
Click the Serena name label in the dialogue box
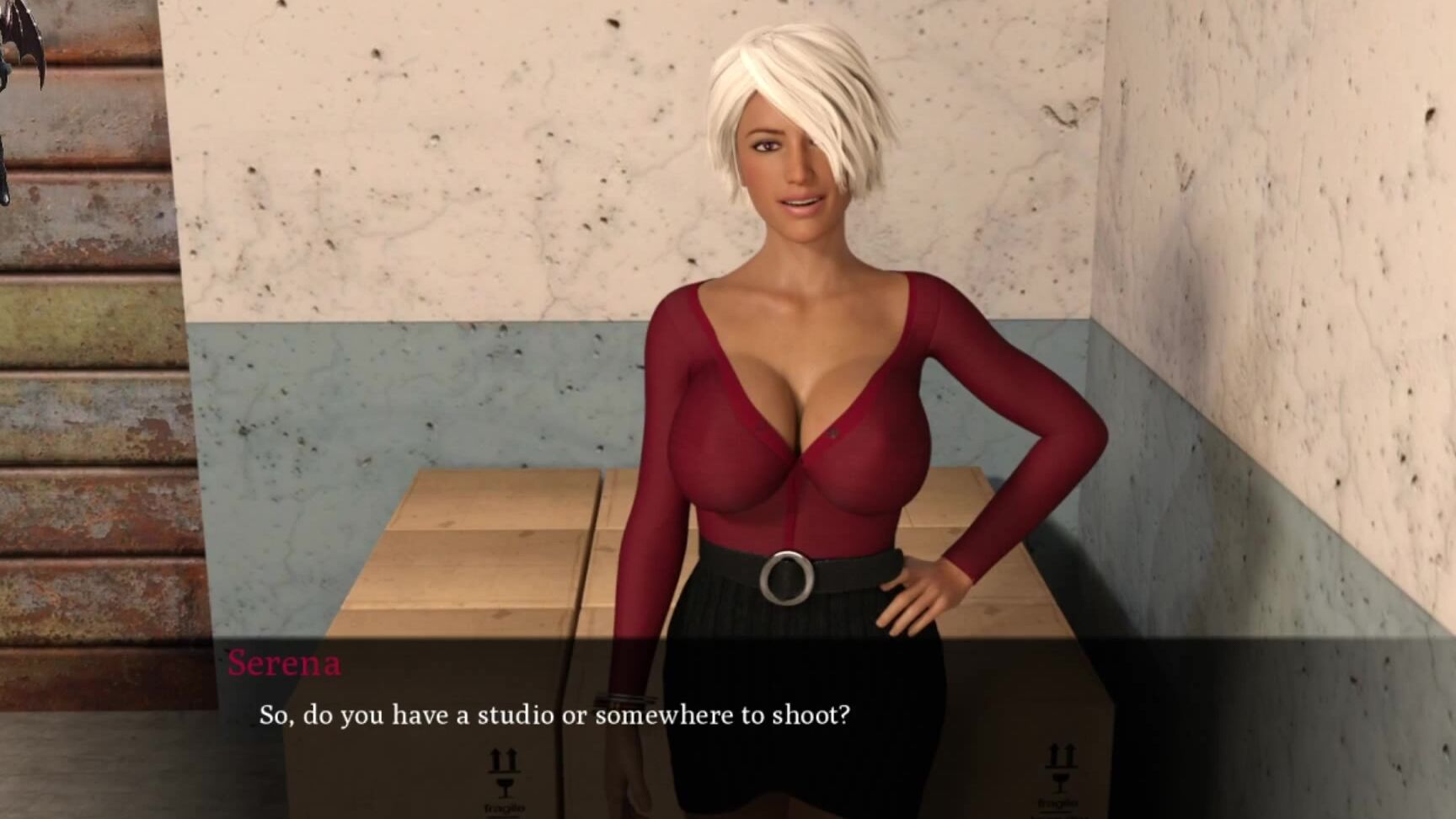283,666
